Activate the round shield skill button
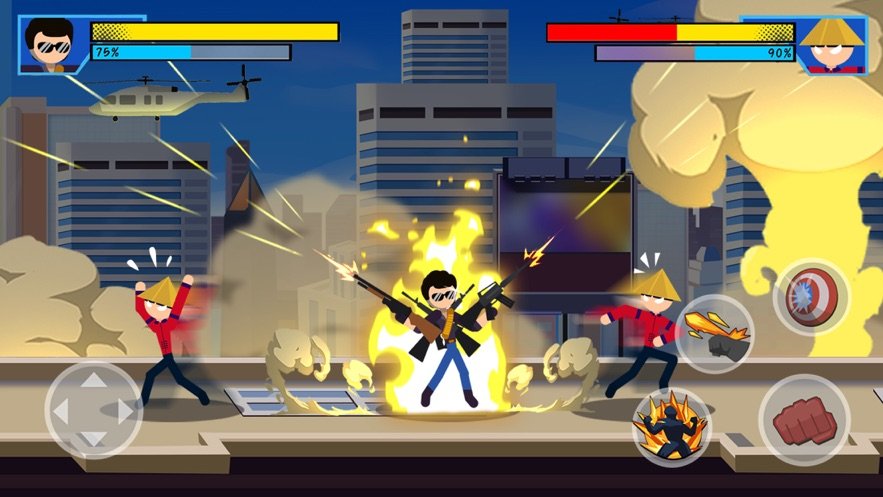Viewport: 883px width, 497px height. click(x=812, y=297)
